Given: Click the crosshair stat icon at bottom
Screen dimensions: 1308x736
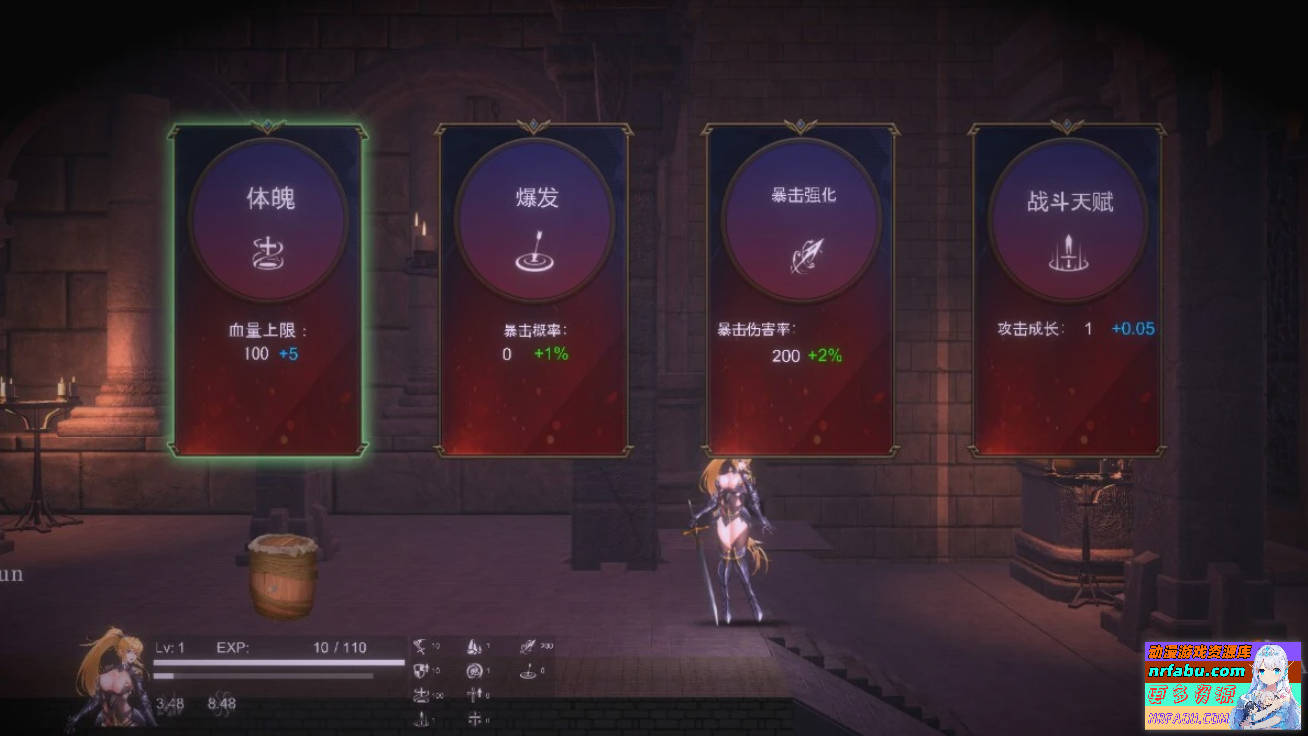Looking at the screenshot, I should [x=475, y=717].
